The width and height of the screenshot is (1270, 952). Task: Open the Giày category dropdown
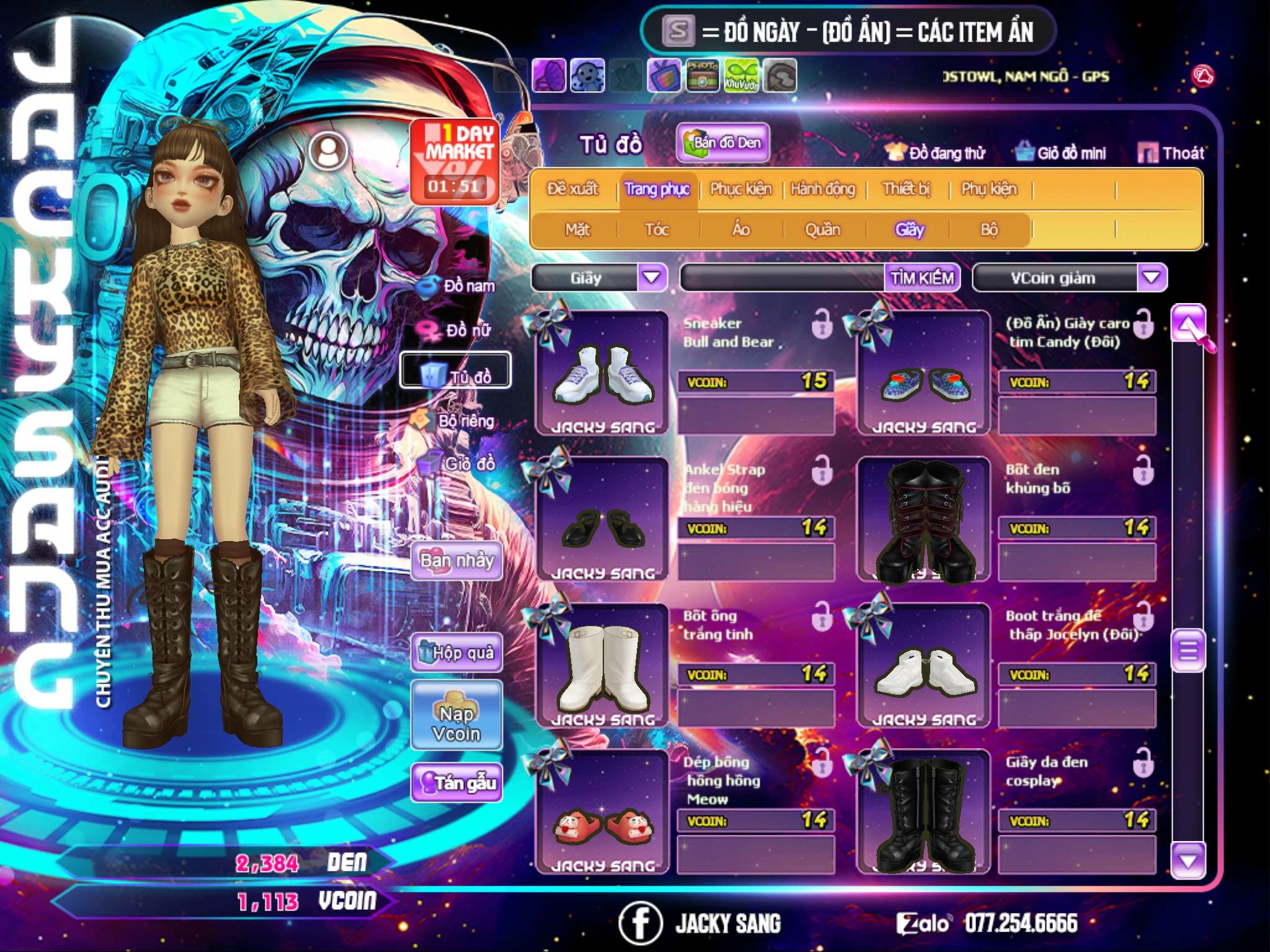[x=652, y=278]
